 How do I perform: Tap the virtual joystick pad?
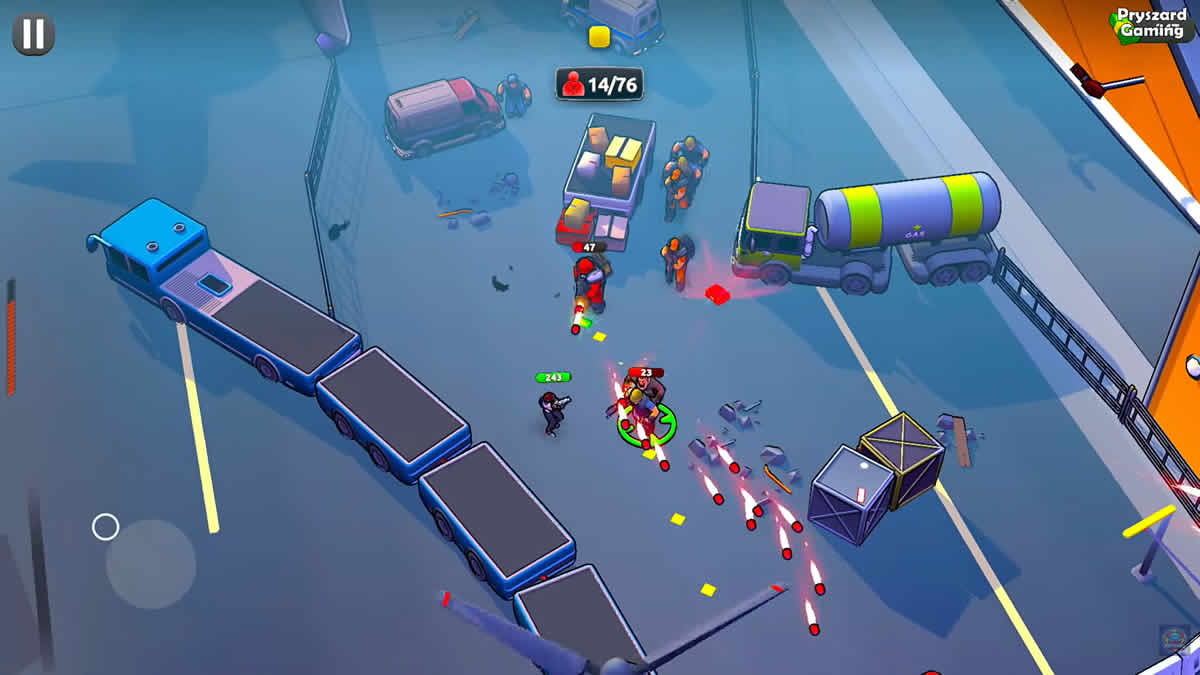pyautogui.click(x=150, y=564)
